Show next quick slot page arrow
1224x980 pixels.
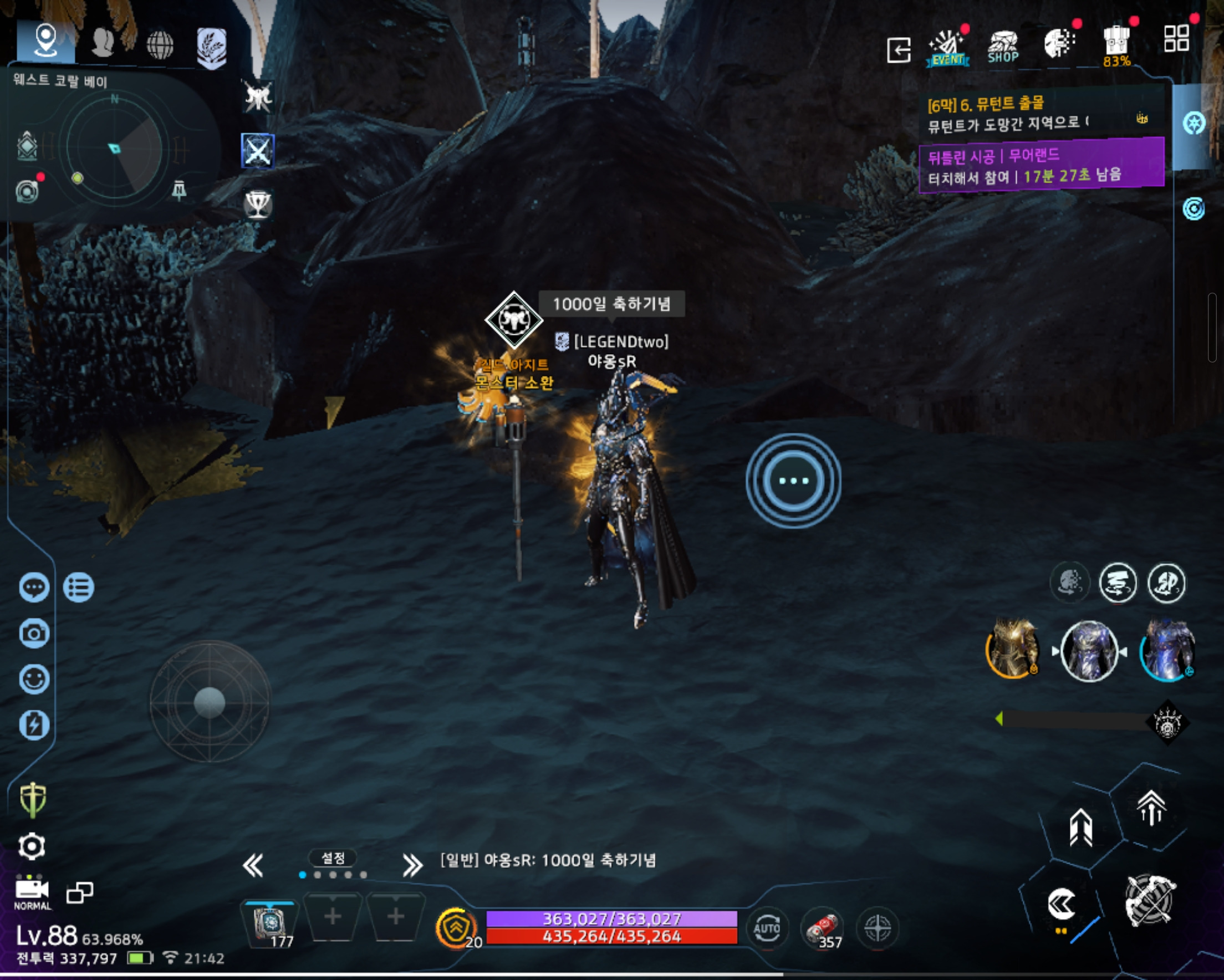click(412, 865)
